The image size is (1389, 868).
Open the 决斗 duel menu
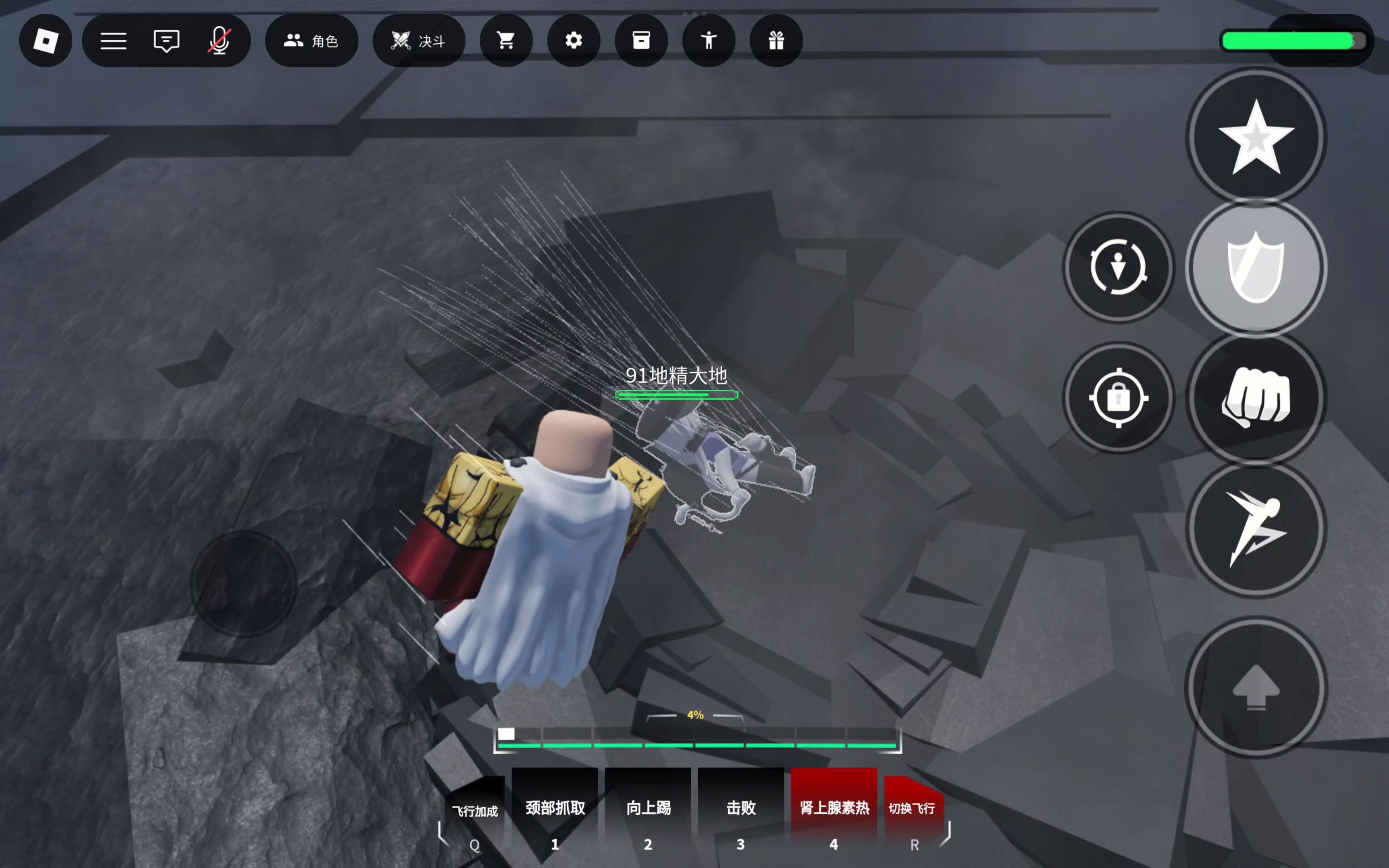(x=418, y=41)
